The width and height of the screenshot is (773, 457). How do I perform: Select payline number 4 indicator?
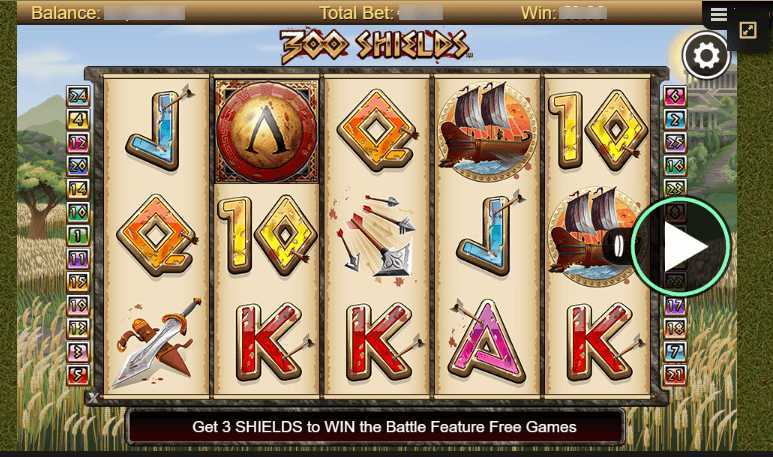[x=78, y=119]
